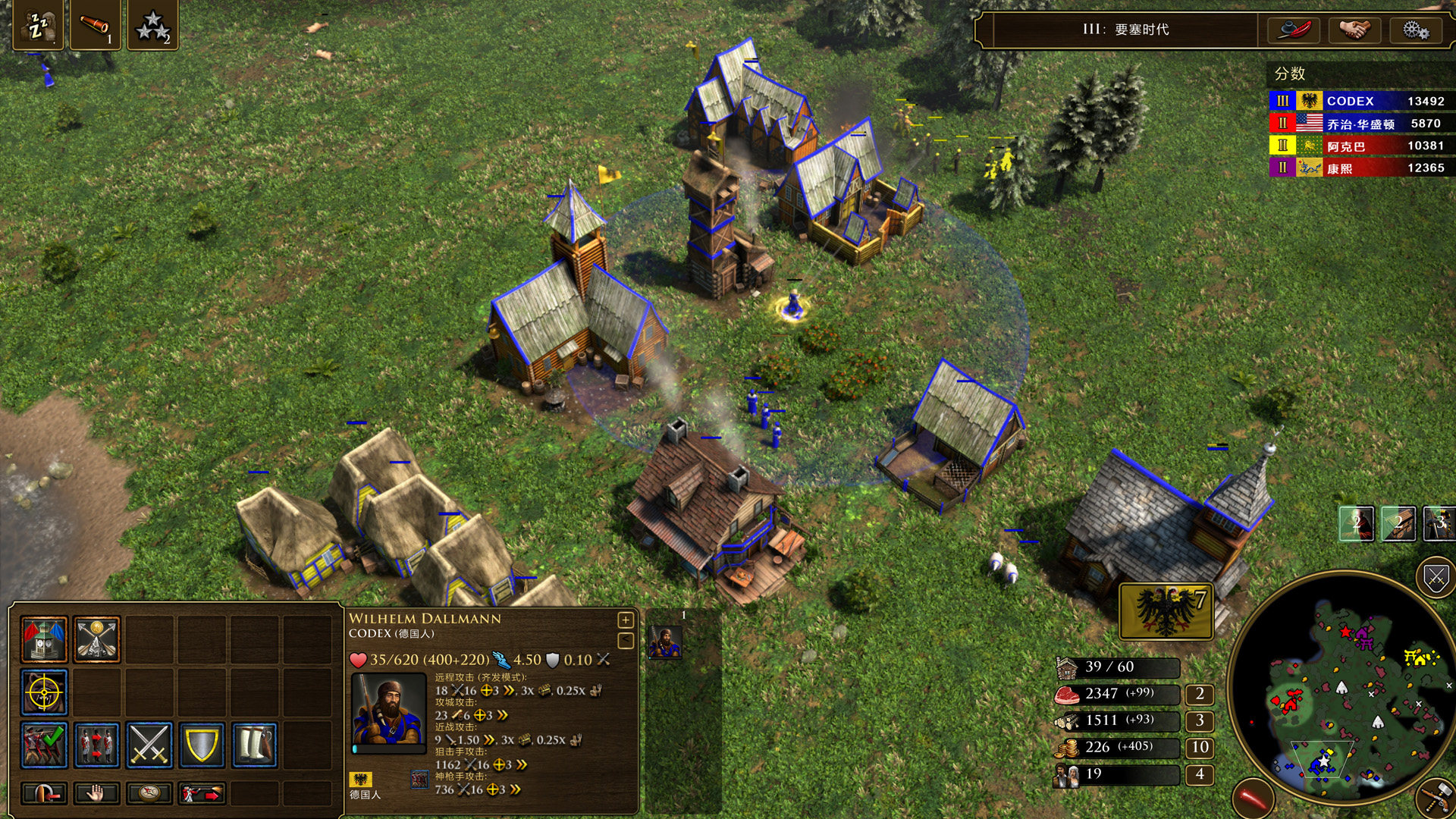Toggle the pistol and hammer minimap button

tap(1436, 798)
